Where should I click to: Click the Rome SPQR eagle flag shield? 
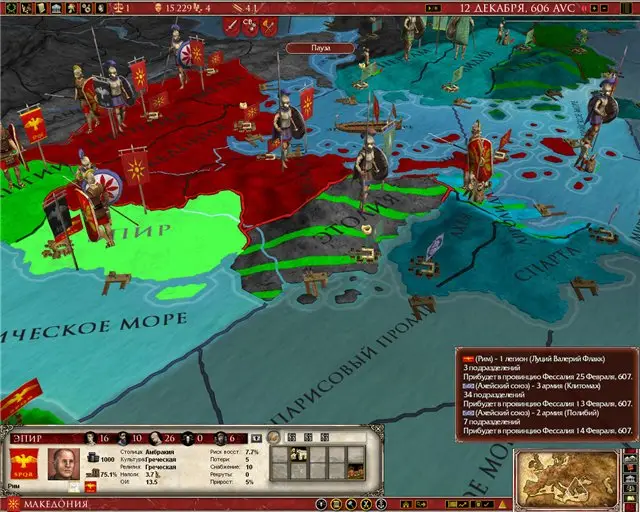(24, 464)
